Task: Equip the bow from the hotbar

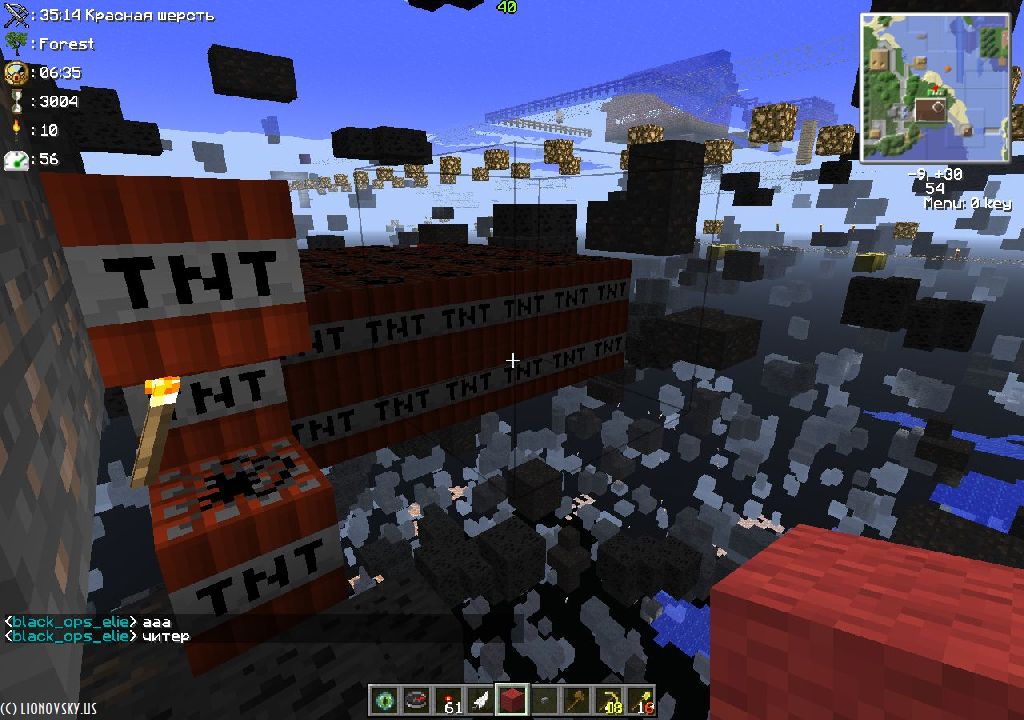Action: click(608, 701)
